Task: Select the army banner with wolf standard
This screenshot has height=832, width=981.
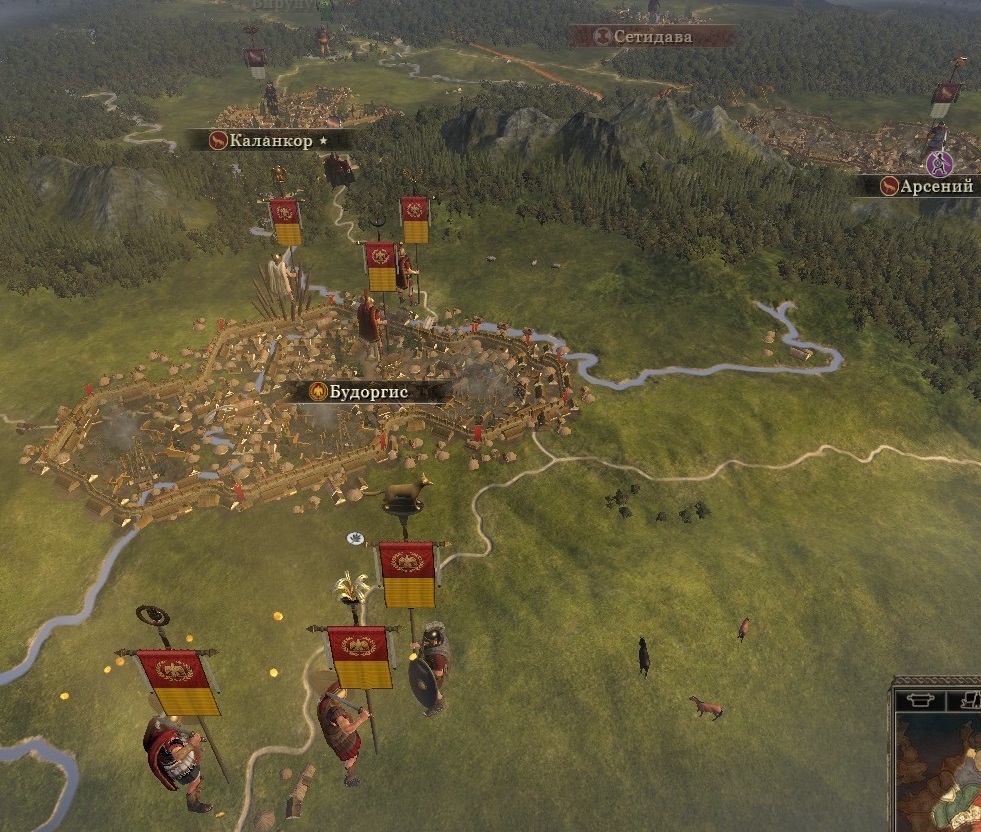Action: (x=407, y=575)
